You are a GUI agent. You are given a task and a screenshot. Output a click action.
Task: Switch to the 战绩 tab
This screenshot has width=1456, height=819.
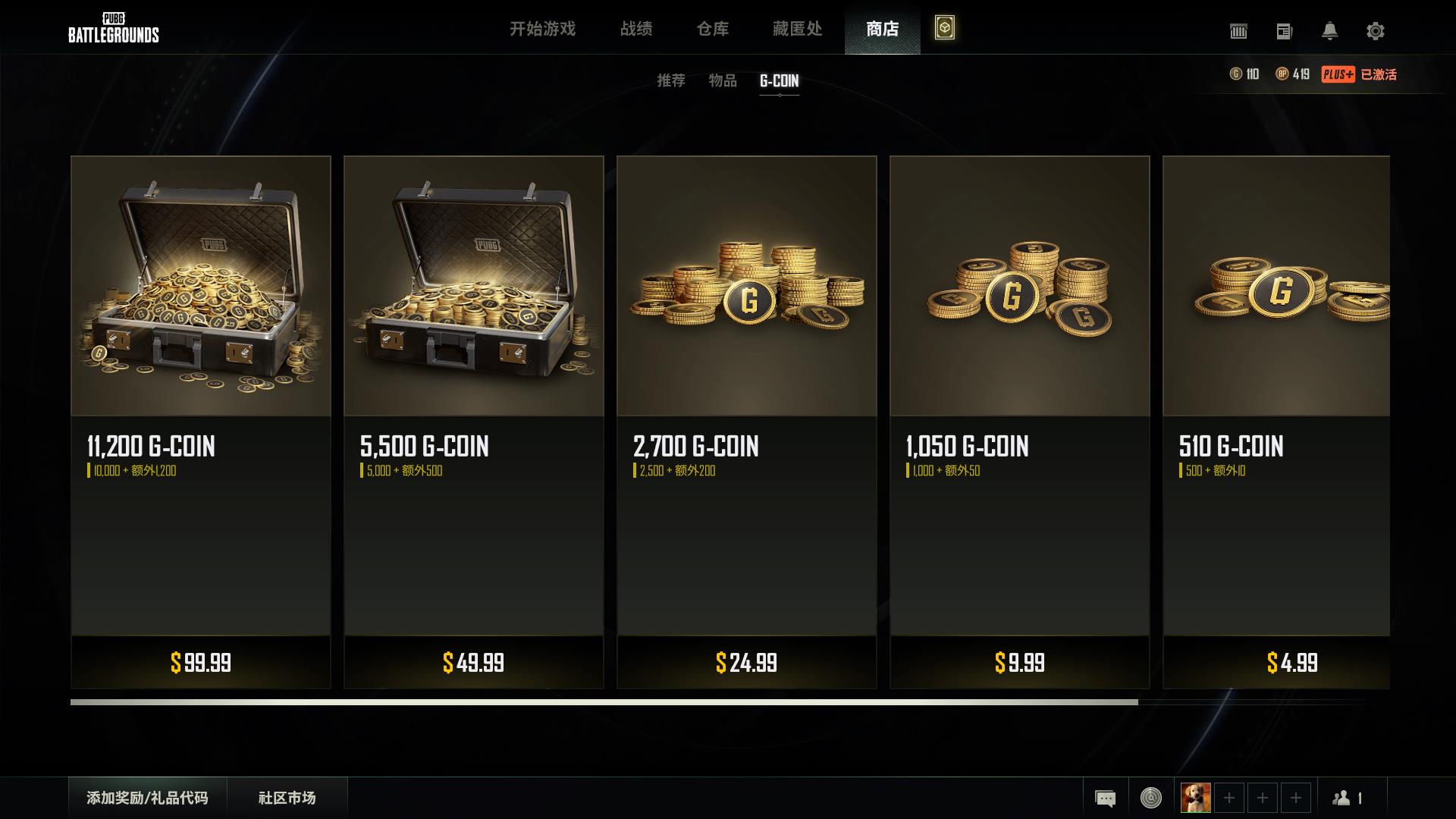(x=636, y=29)
